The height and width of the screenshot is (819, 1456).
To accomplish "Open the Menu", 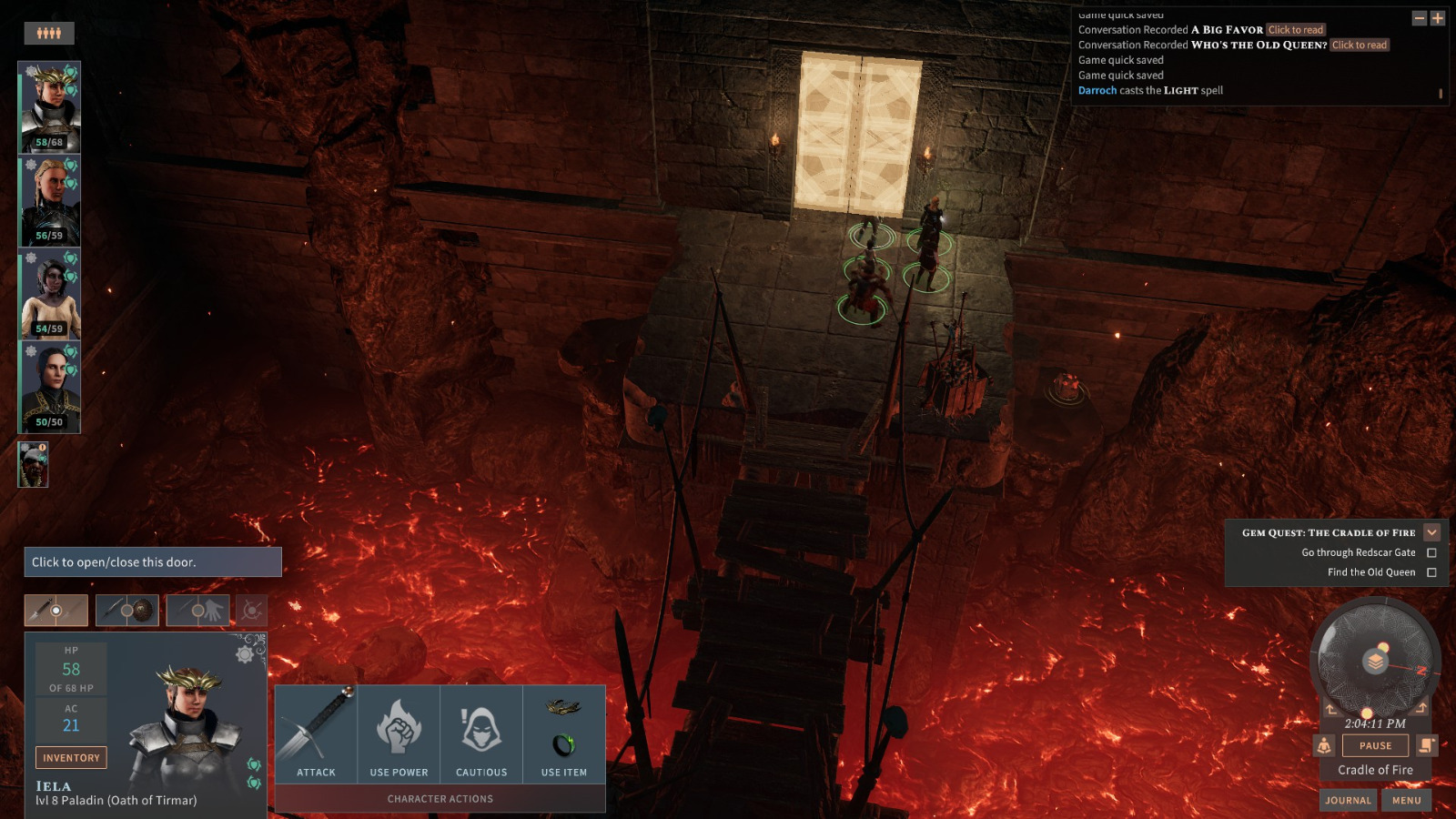I will 1406,800.
